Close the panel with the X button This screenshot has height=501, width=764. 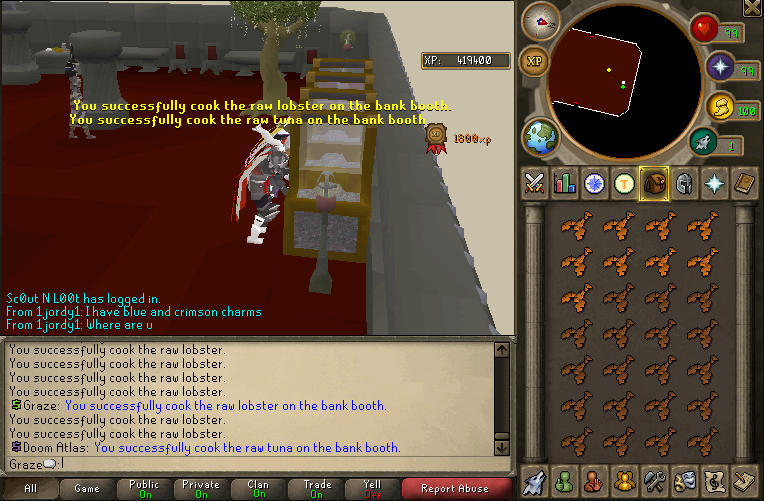[752, 9]
